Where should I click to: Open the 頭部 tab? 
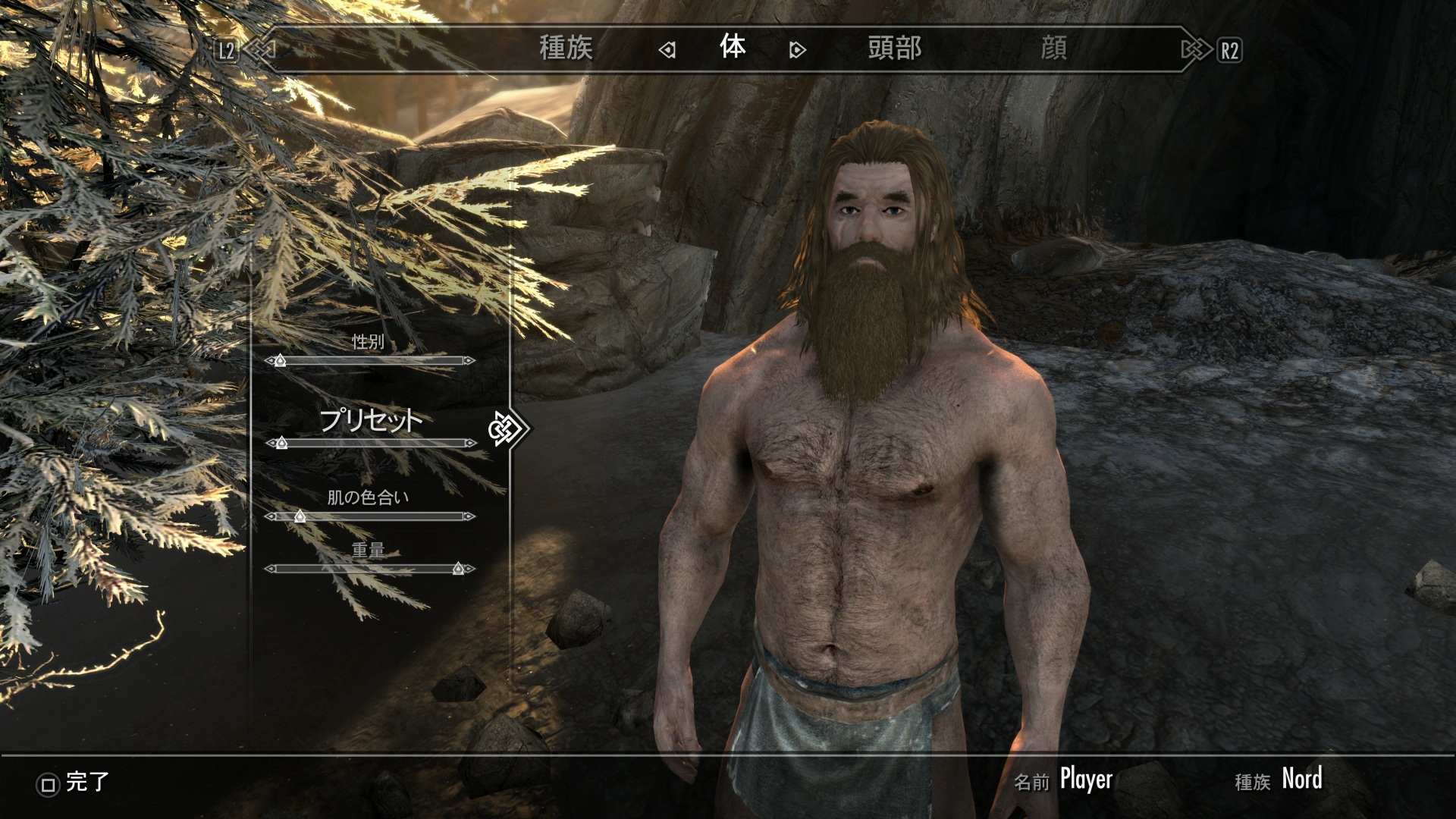coord(895,49)
